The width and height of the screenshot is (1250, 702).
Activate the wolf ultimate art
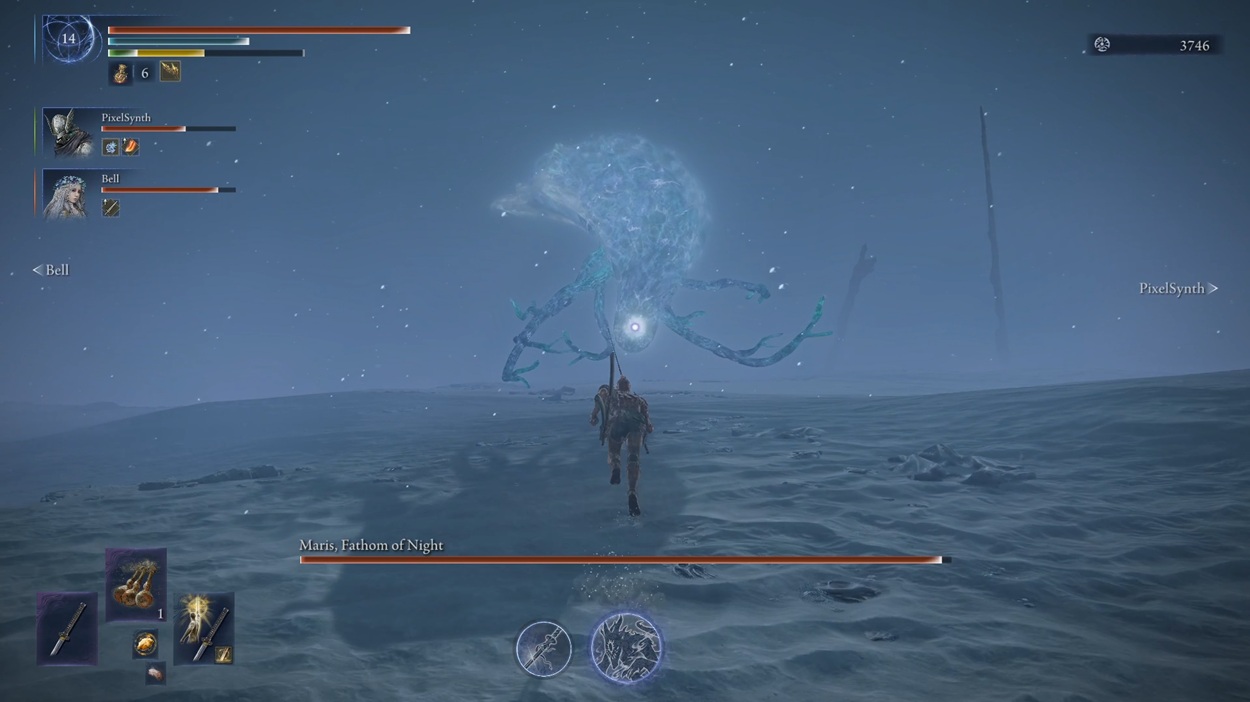[626, 648]
